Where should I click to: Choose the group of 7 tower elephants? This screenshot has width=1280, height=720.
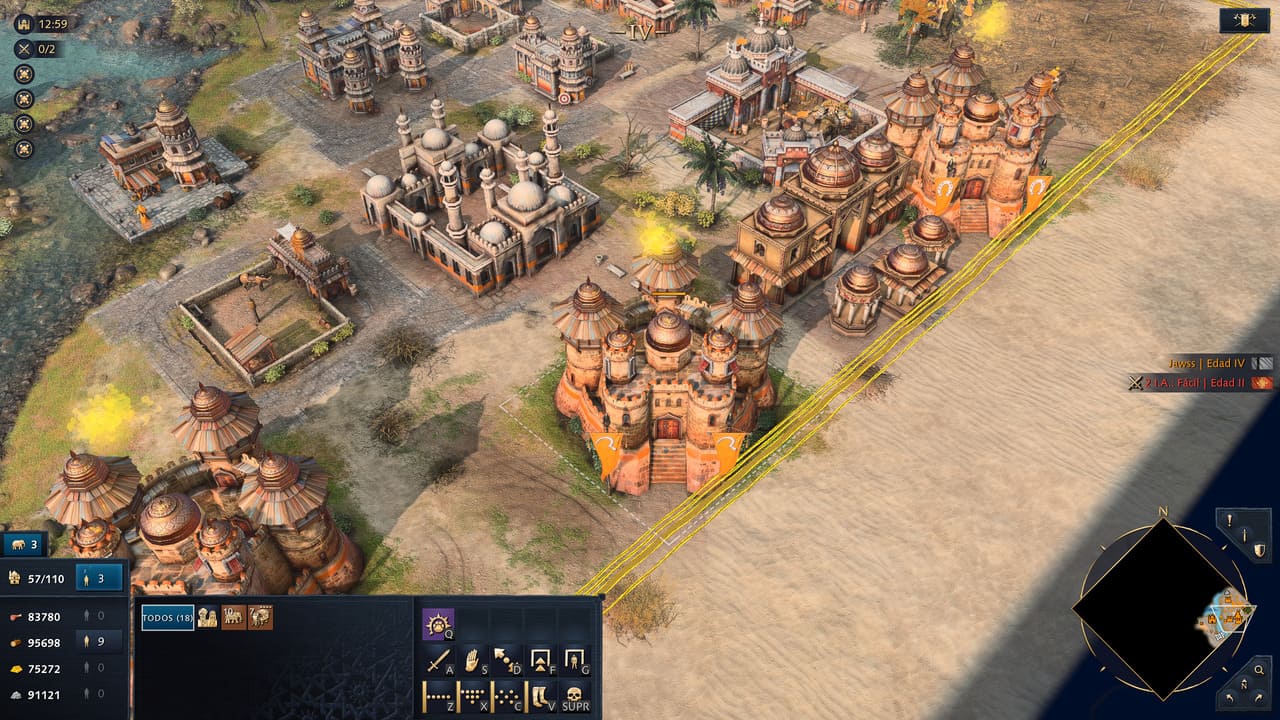(260, 618)
